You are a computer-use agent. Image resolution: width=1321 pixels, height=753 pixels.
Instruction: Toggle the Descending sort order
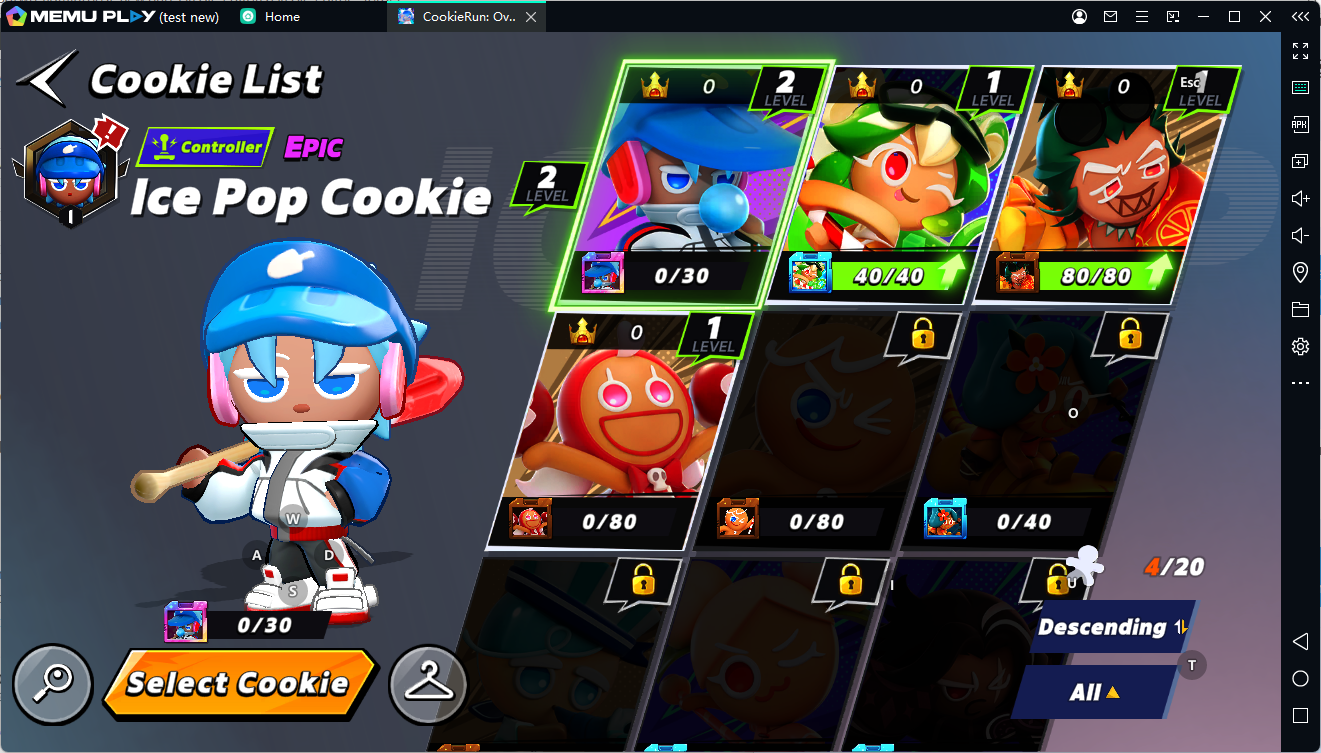tap(1110, 627)
